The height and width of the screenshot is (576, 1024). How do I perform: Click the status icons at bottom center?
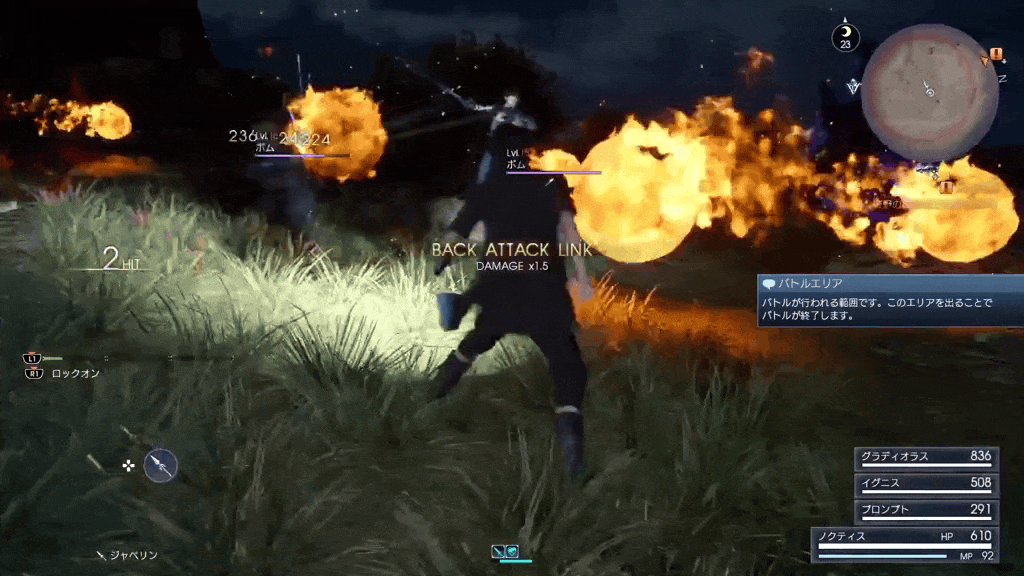click(505, 551)
